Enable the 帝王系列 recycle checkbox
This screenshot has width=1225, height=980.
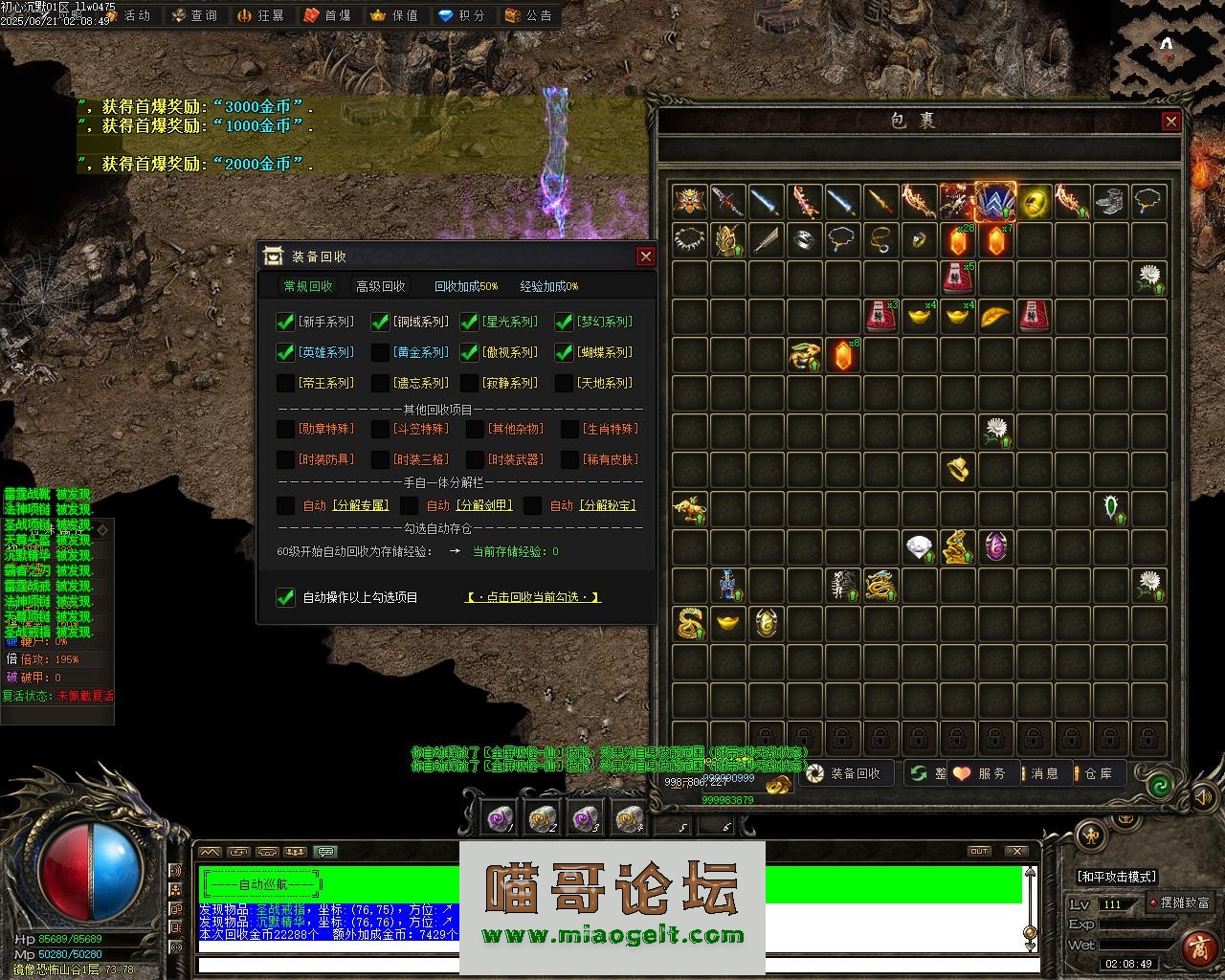285,383
